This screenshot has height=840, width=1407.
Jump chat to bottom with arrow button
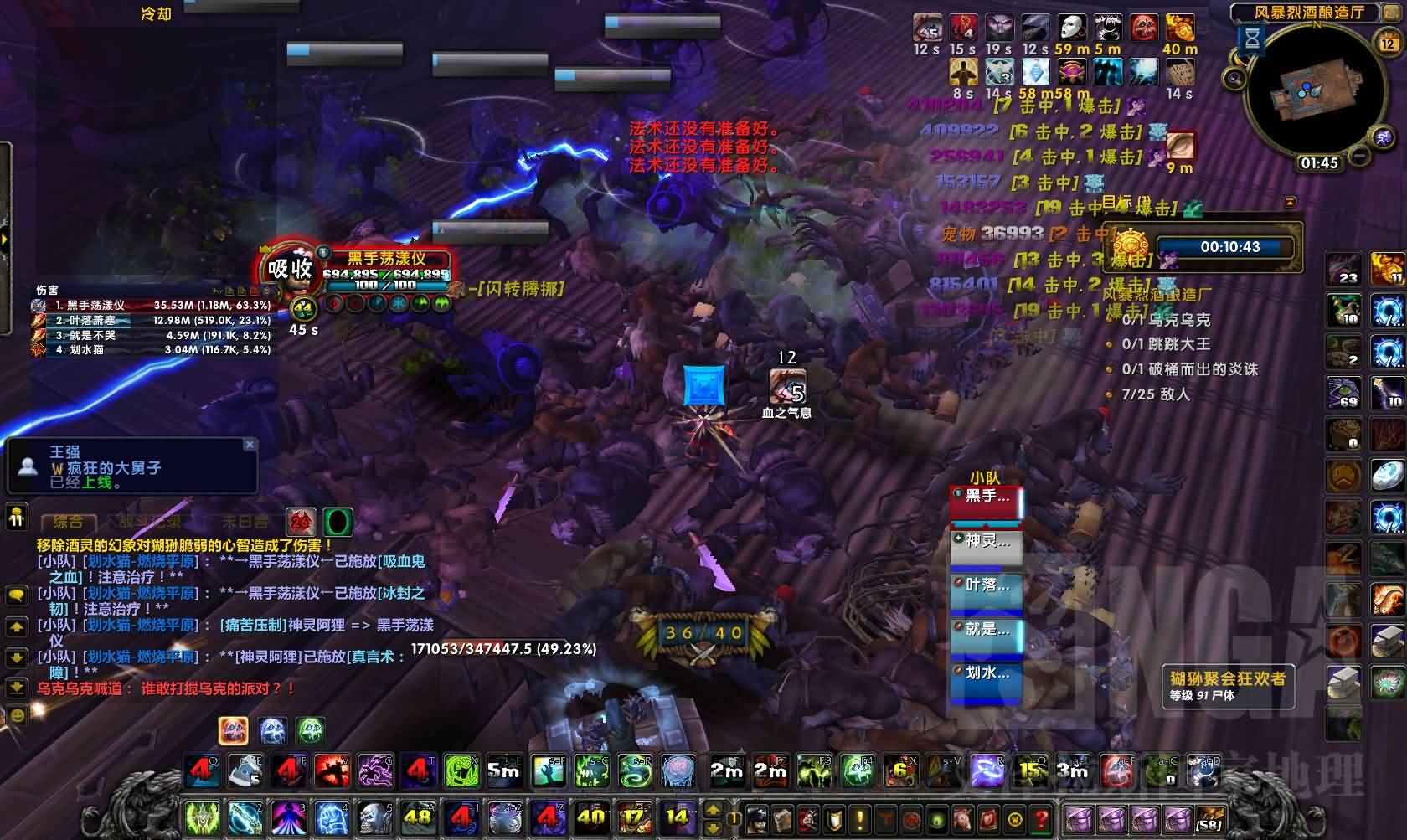17,688
